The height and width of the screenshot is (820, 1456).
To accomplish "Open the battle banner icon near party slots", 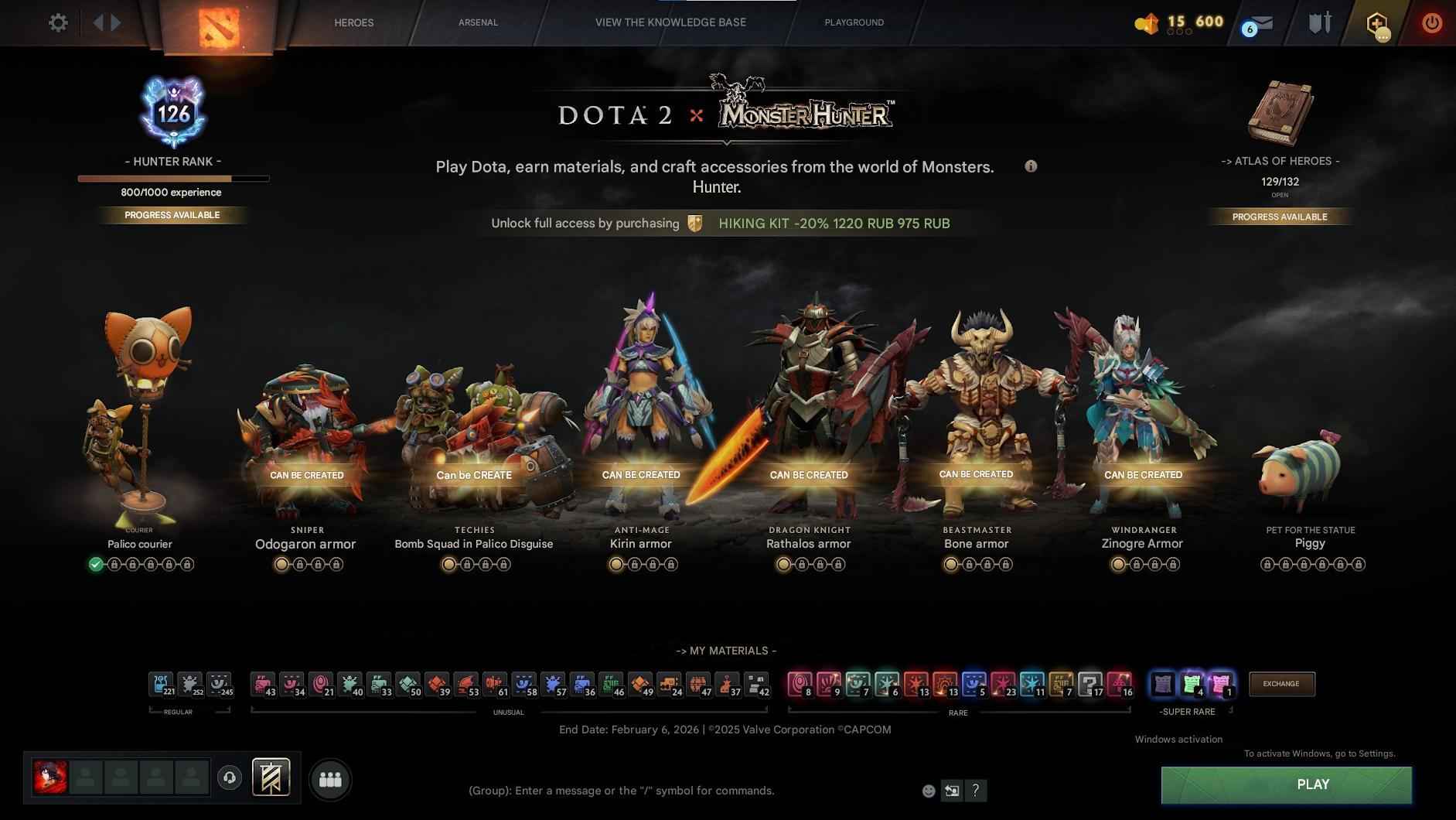I will point(271,777).
